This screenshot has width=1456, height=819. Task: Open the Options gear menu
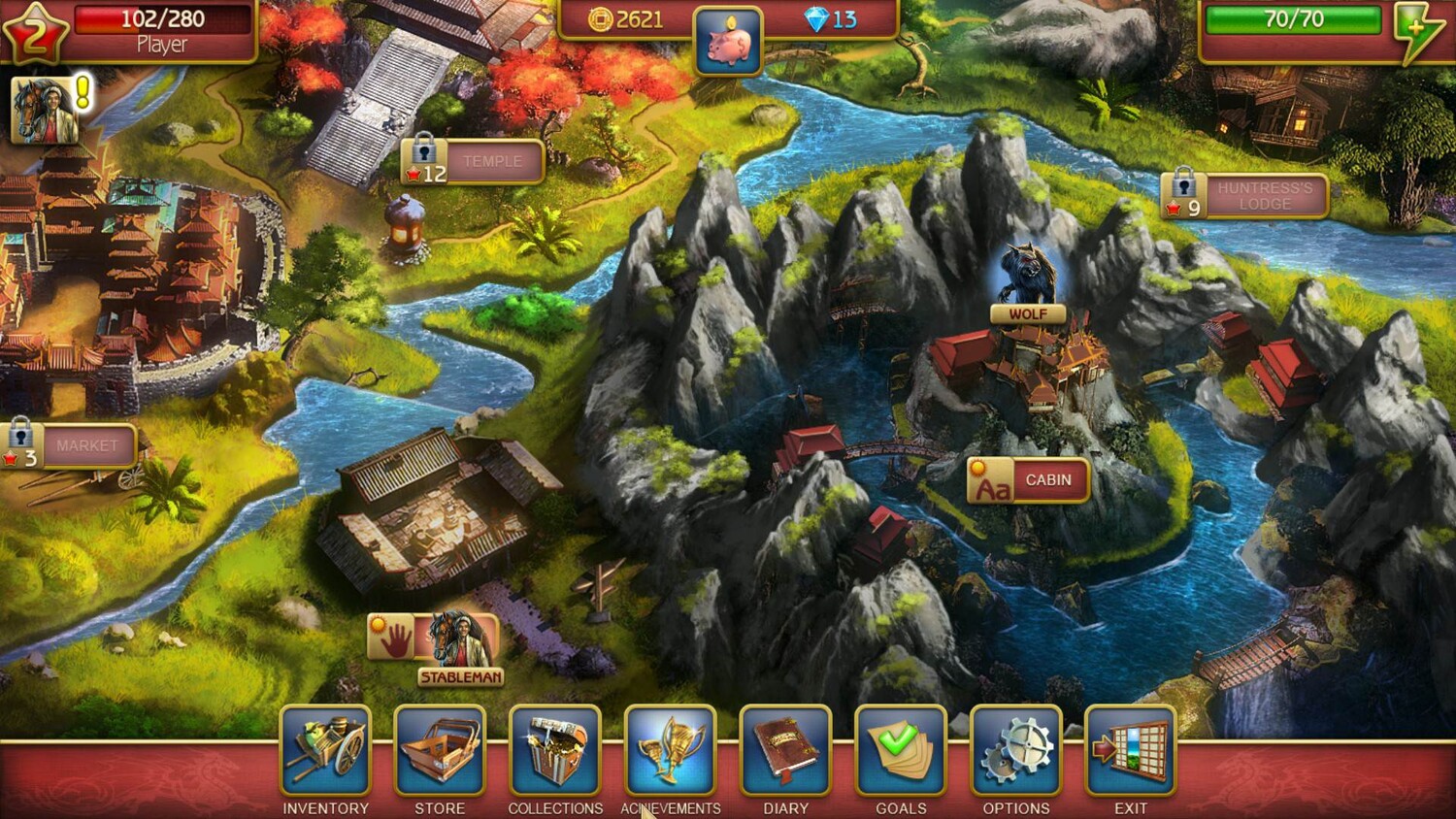pos(1015,751)
